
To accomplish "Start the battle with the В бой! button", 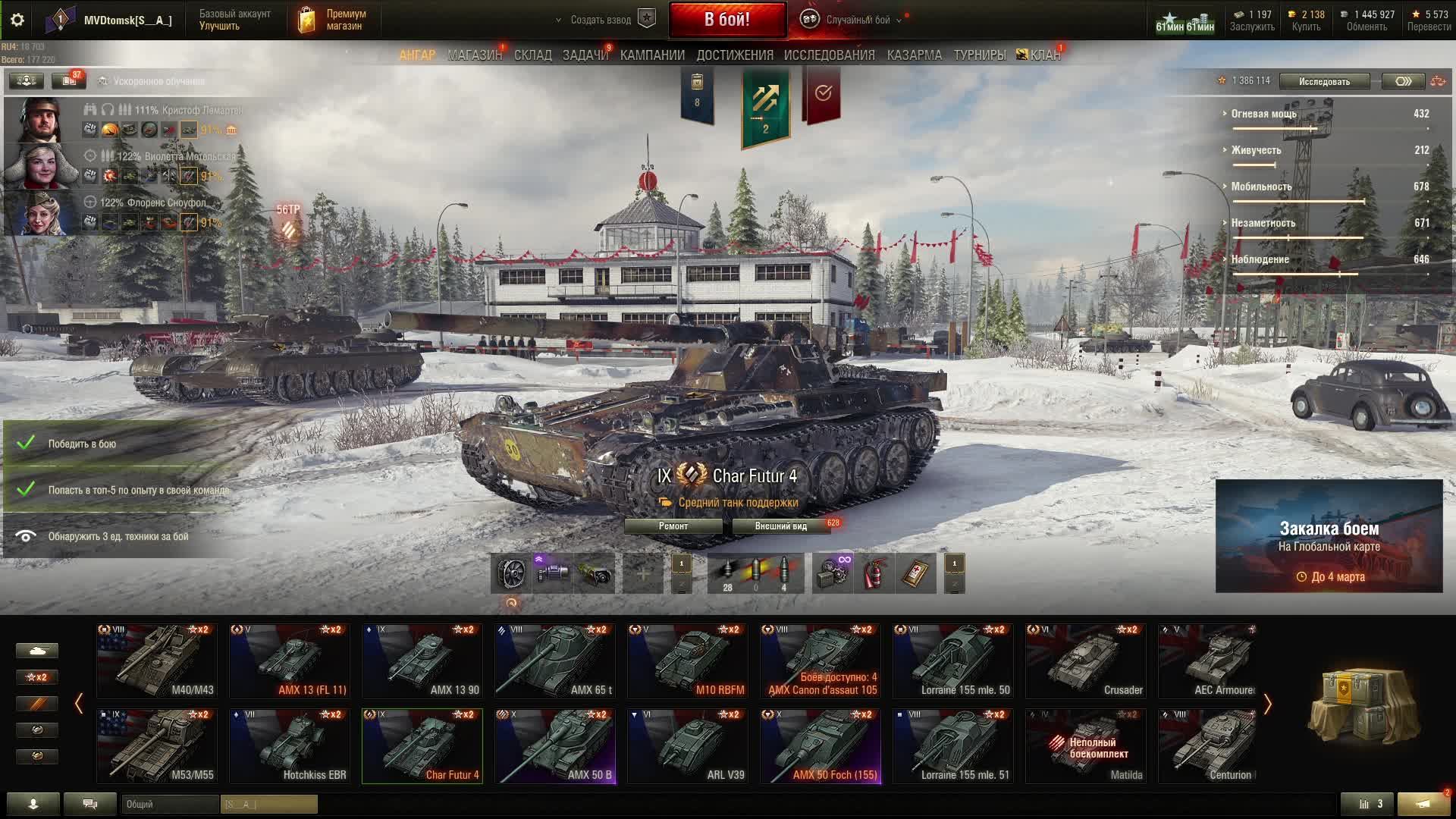I will pyautogui.click(x=726, y=20).
